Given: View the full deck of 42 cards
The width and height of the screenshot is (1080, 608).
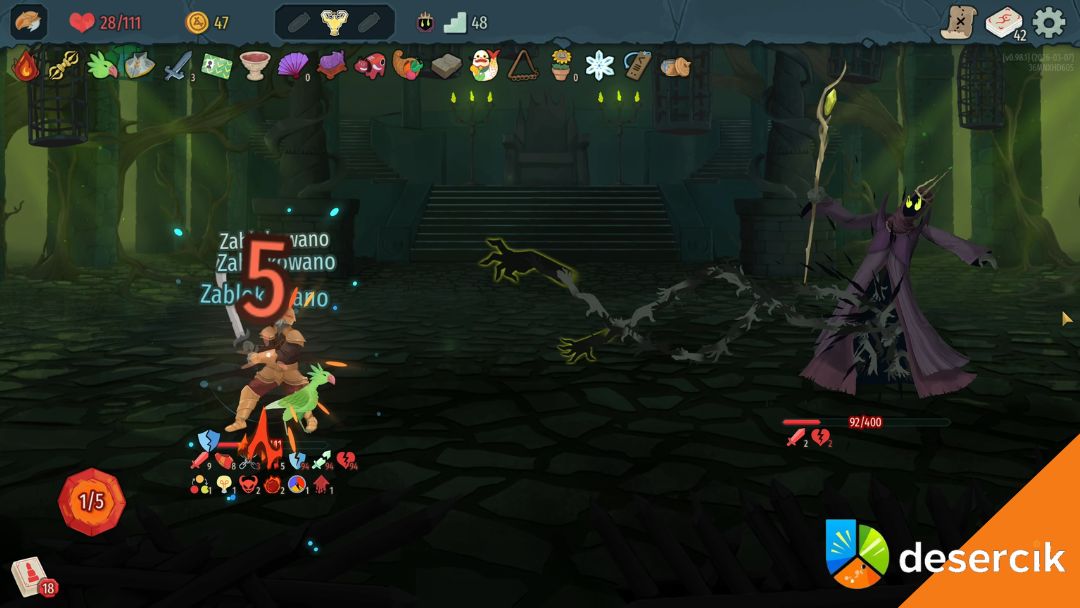Looking at the screenshot, I should pyautogui.click(x=1004, y=22).
